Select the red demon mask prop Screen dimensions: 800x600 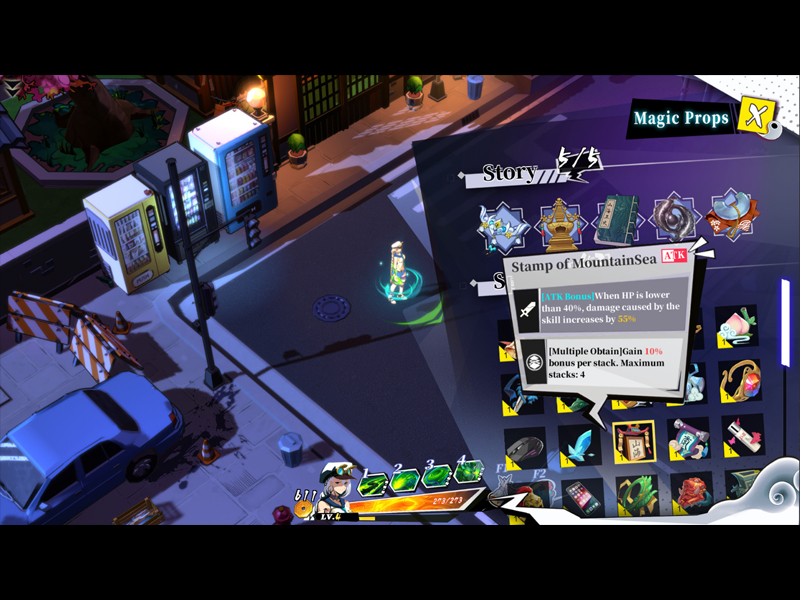[x=691, y=492]
